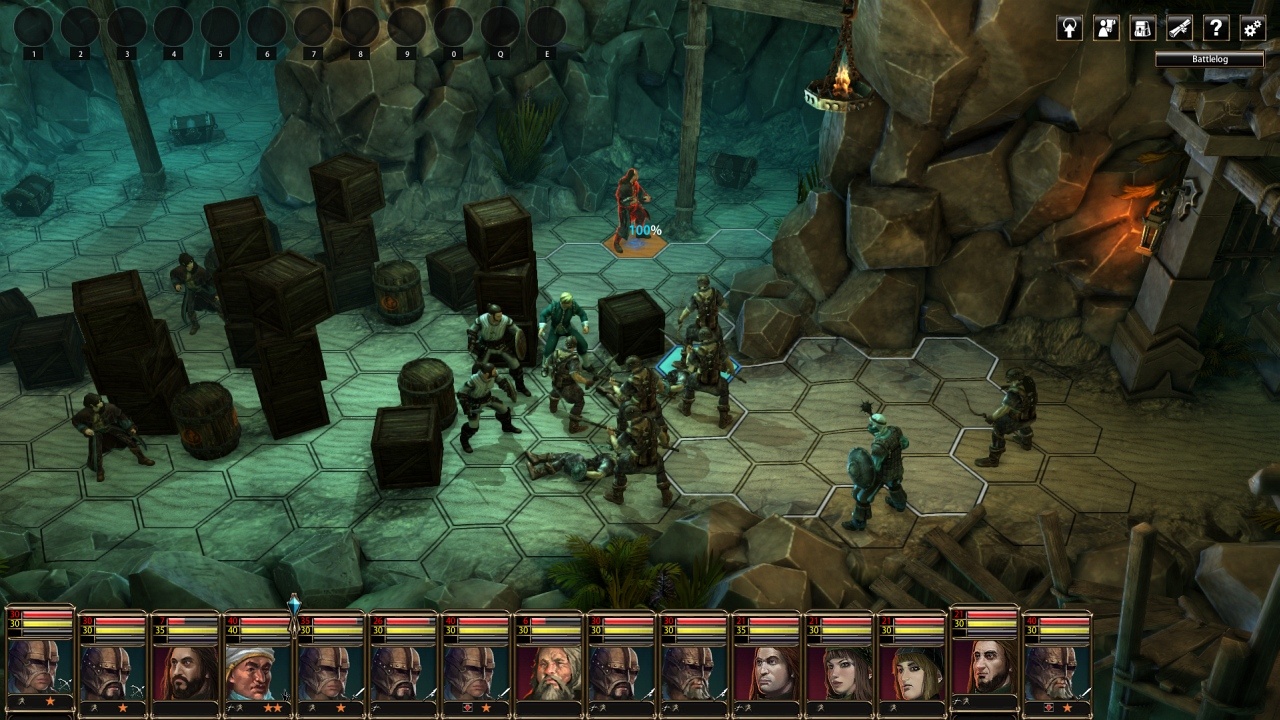This screenshot has height=720, width=1280.
Task: Open the backpack inventory
Action: pos(1142,28)
